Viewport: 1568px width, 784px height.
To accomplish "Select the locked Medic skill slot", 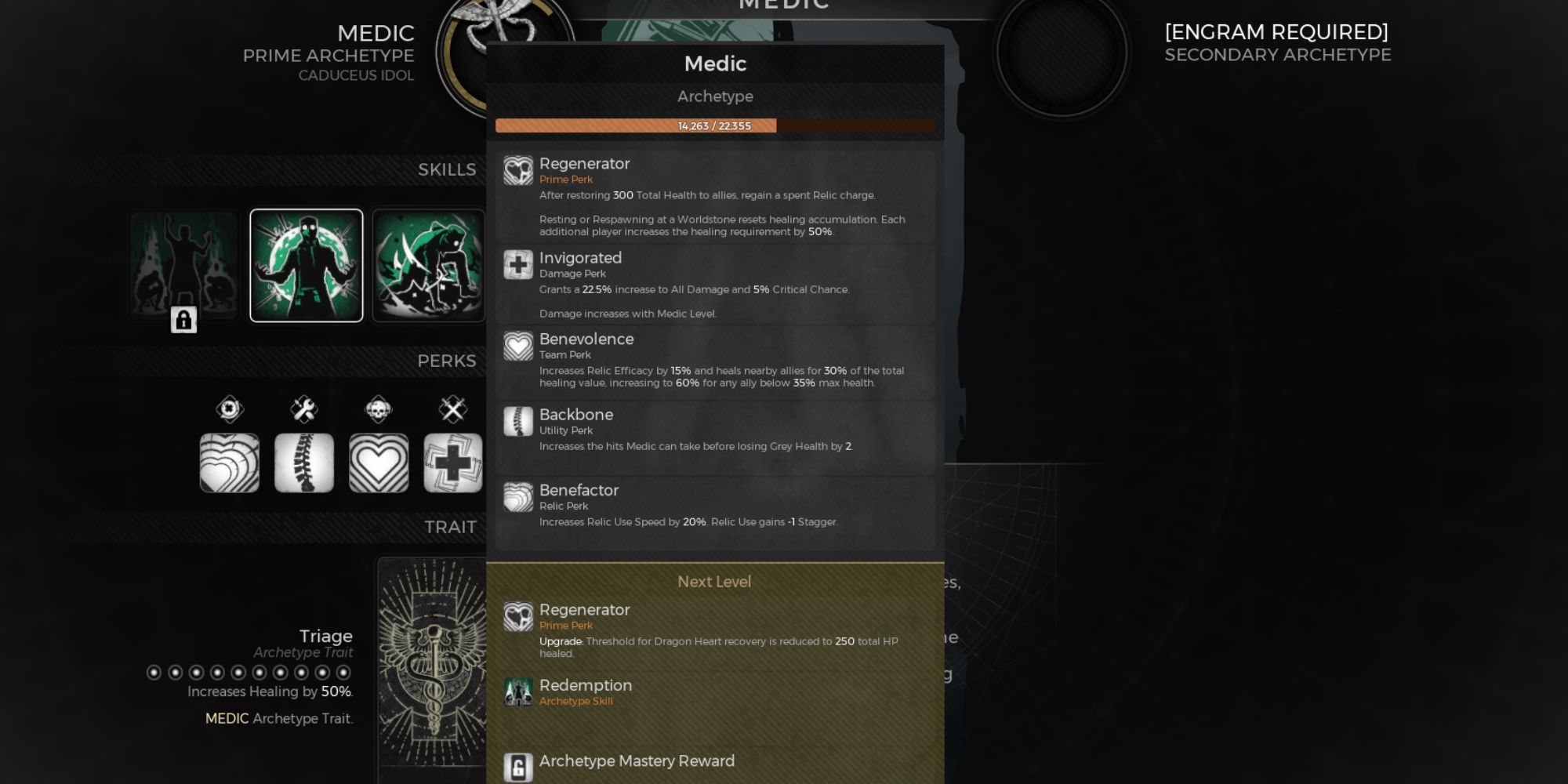I will pyautogui.click(x=183, y=267).
